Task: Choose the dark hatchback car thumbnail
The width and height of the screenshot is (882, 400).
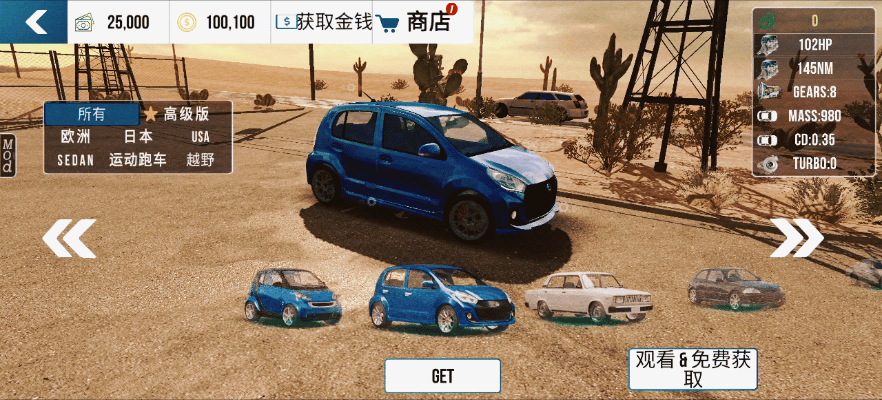Action: (x=736, y=288)
